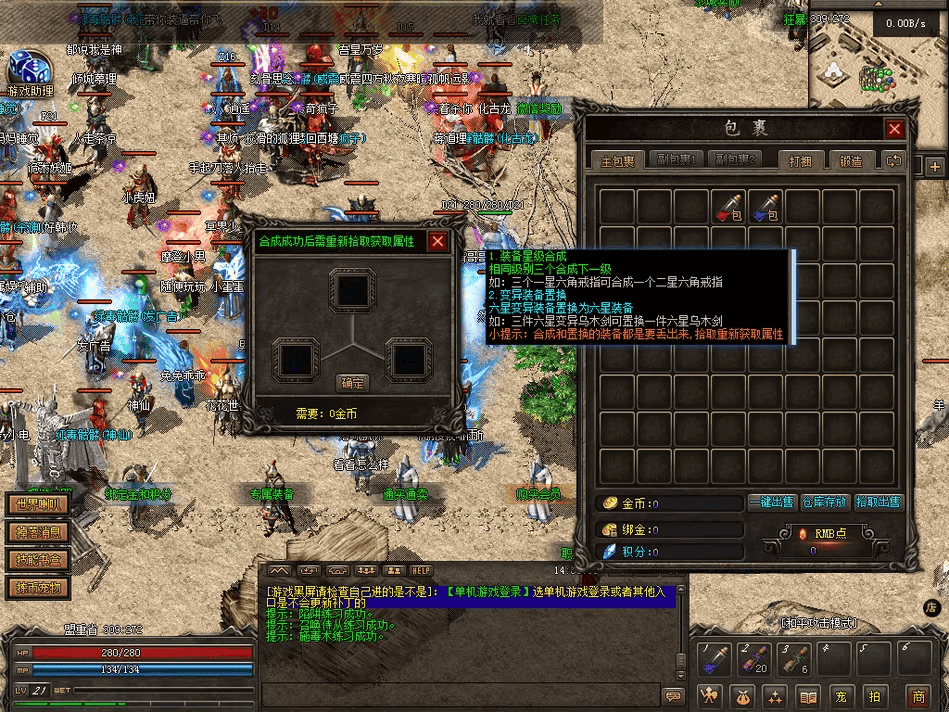Select the blue potion pack in the bag
The width and height of the screenshot is (949, 712).
point(766,207)
